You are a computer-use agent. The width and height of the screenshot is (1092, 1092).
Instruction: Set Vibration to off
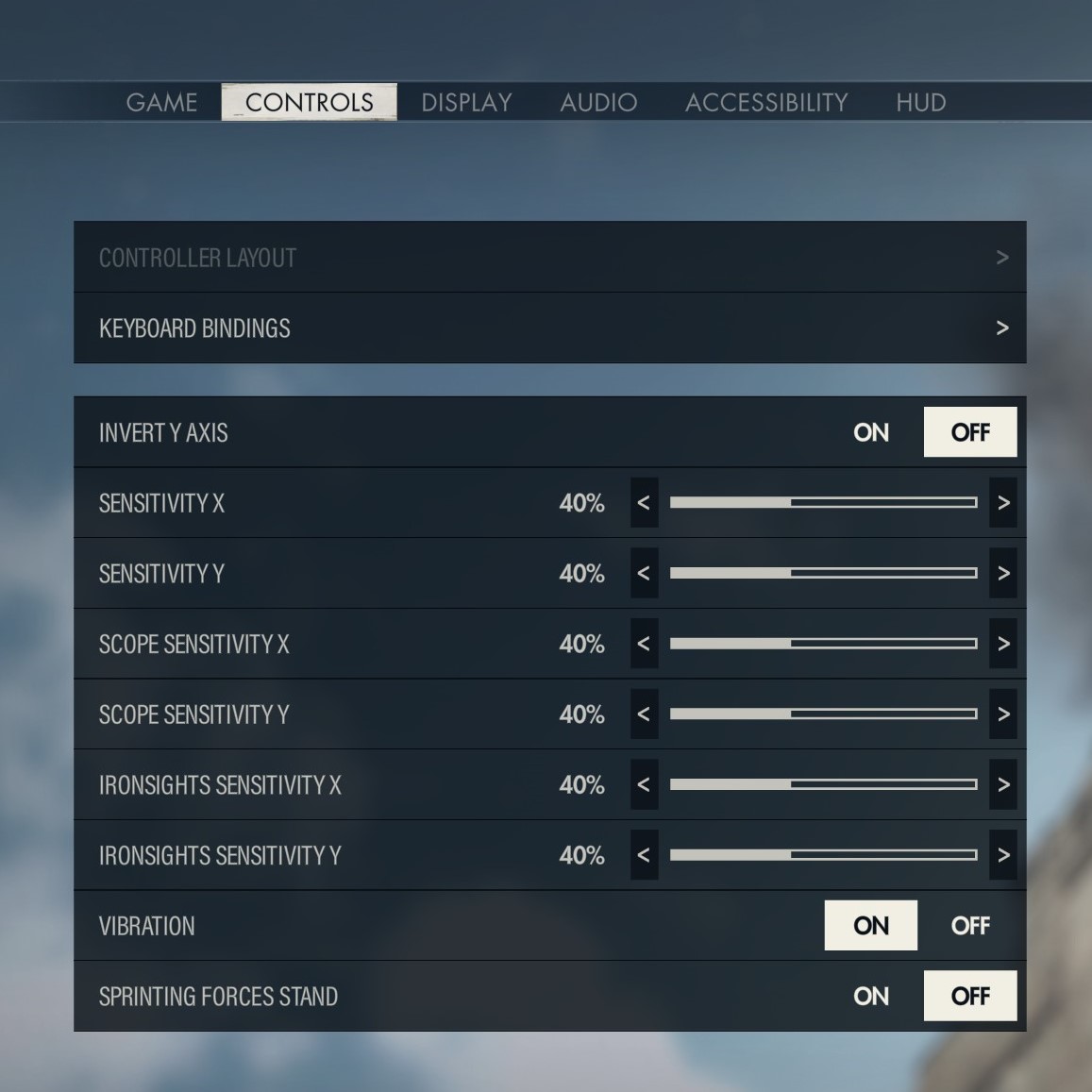[970, 926]
